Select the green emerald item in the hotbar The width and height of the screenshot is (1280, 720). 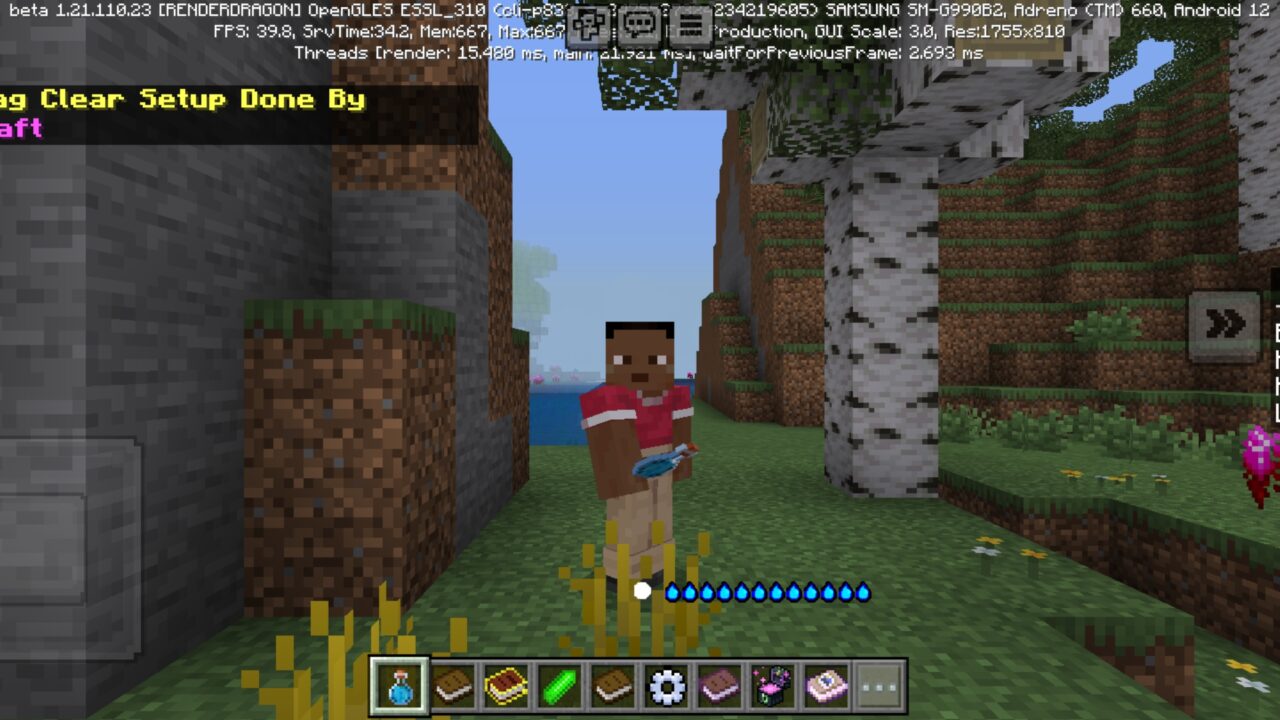point(559,687)
